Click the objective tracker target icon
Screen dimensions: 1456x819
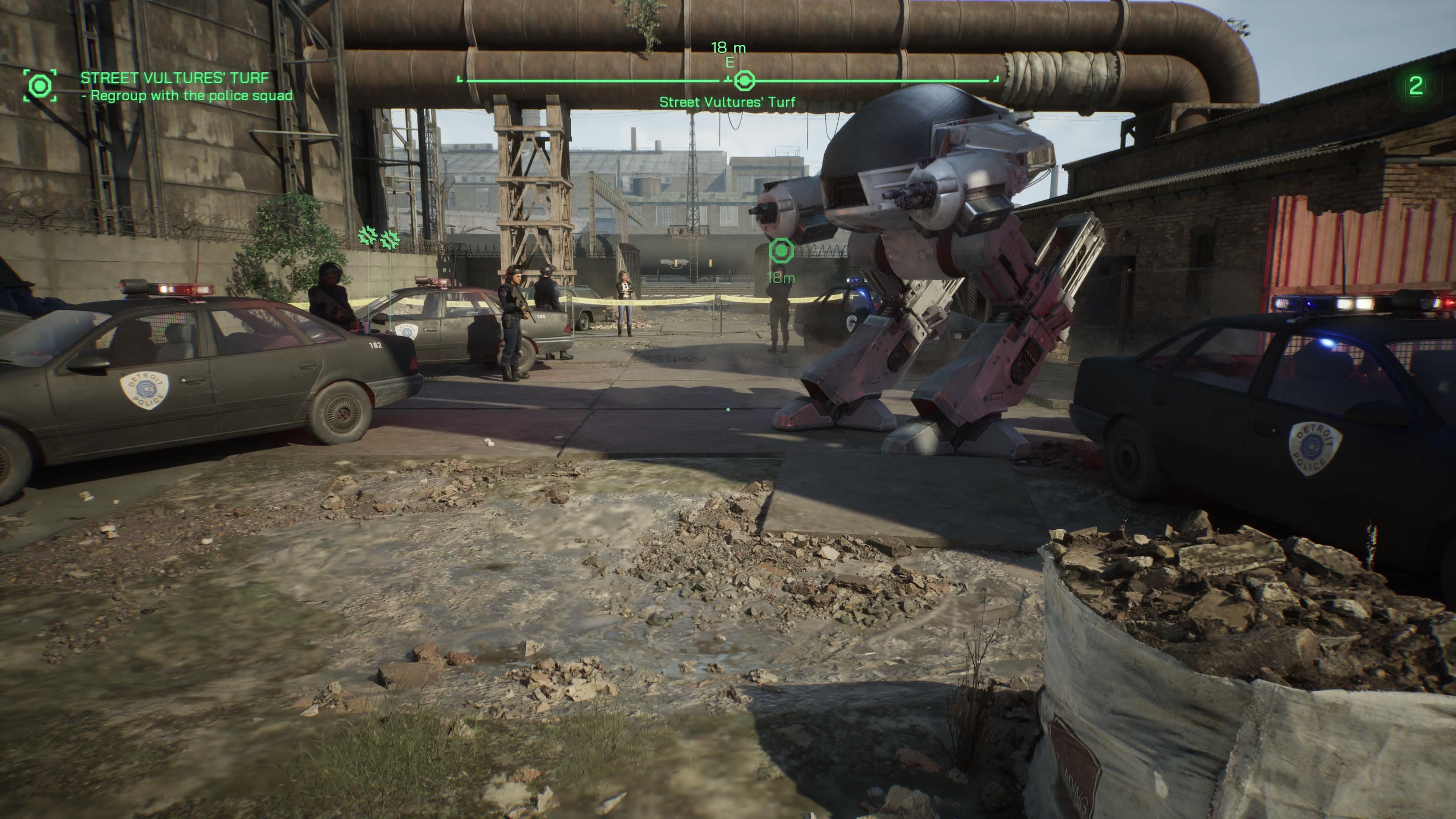point(40,86)
